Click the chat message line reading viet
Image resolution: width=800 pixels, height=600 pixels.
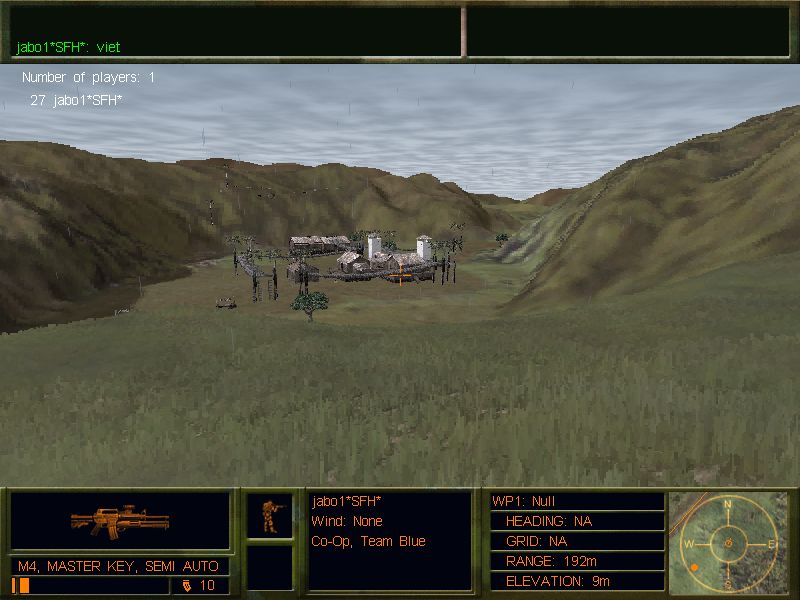(x=68, y=46)
